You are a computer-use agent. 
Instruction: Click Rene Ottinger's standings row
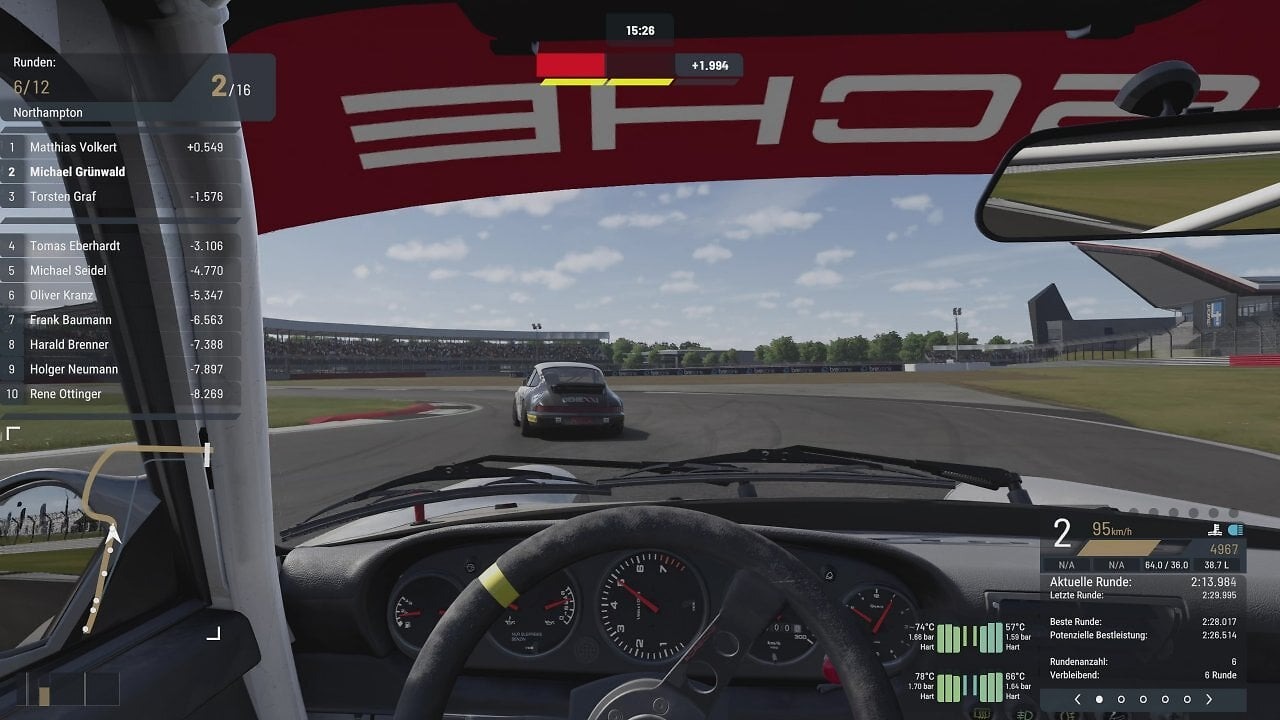coord(120,394)
